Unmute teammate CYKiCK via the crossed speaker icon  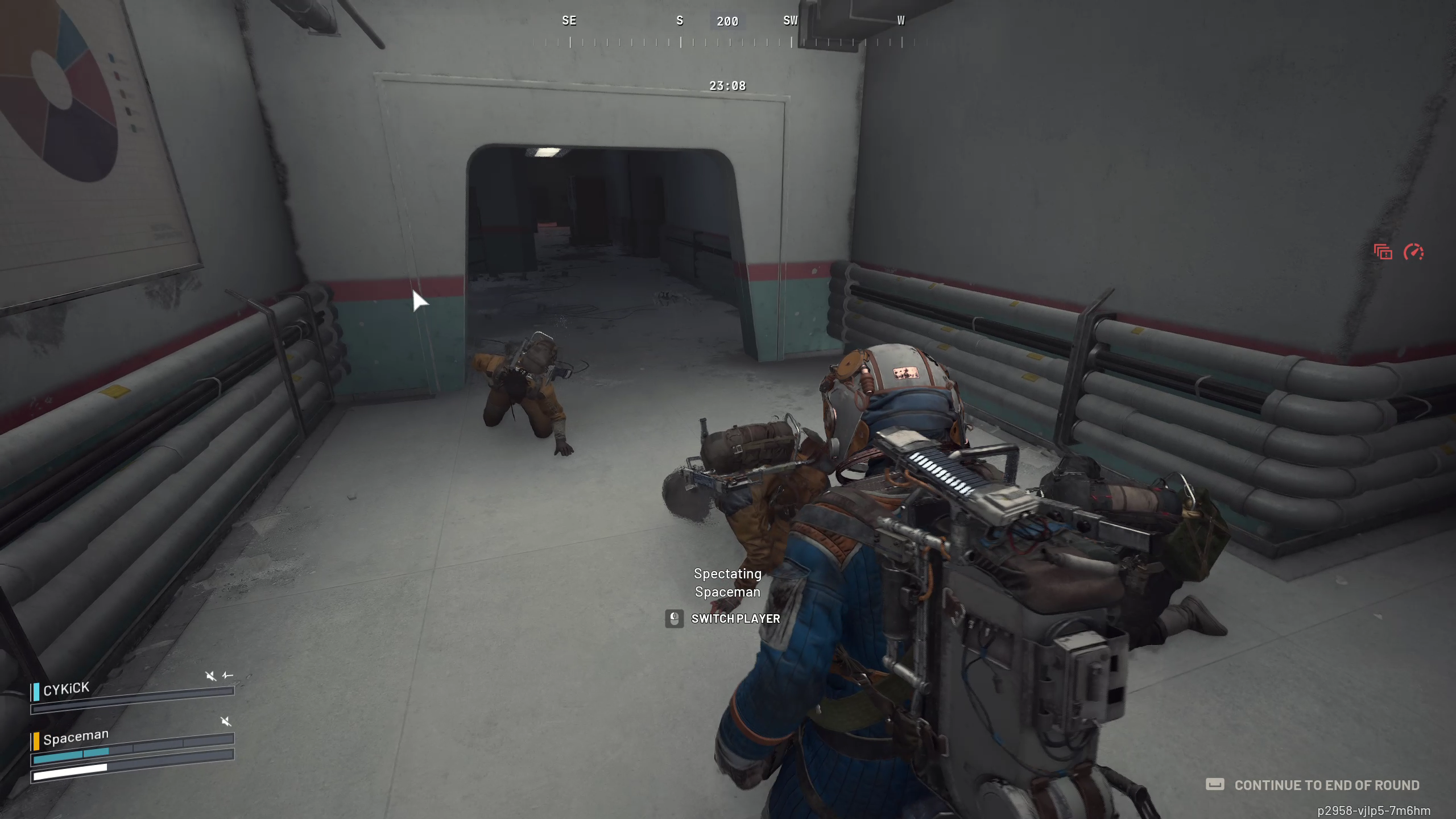pos(211,677)
